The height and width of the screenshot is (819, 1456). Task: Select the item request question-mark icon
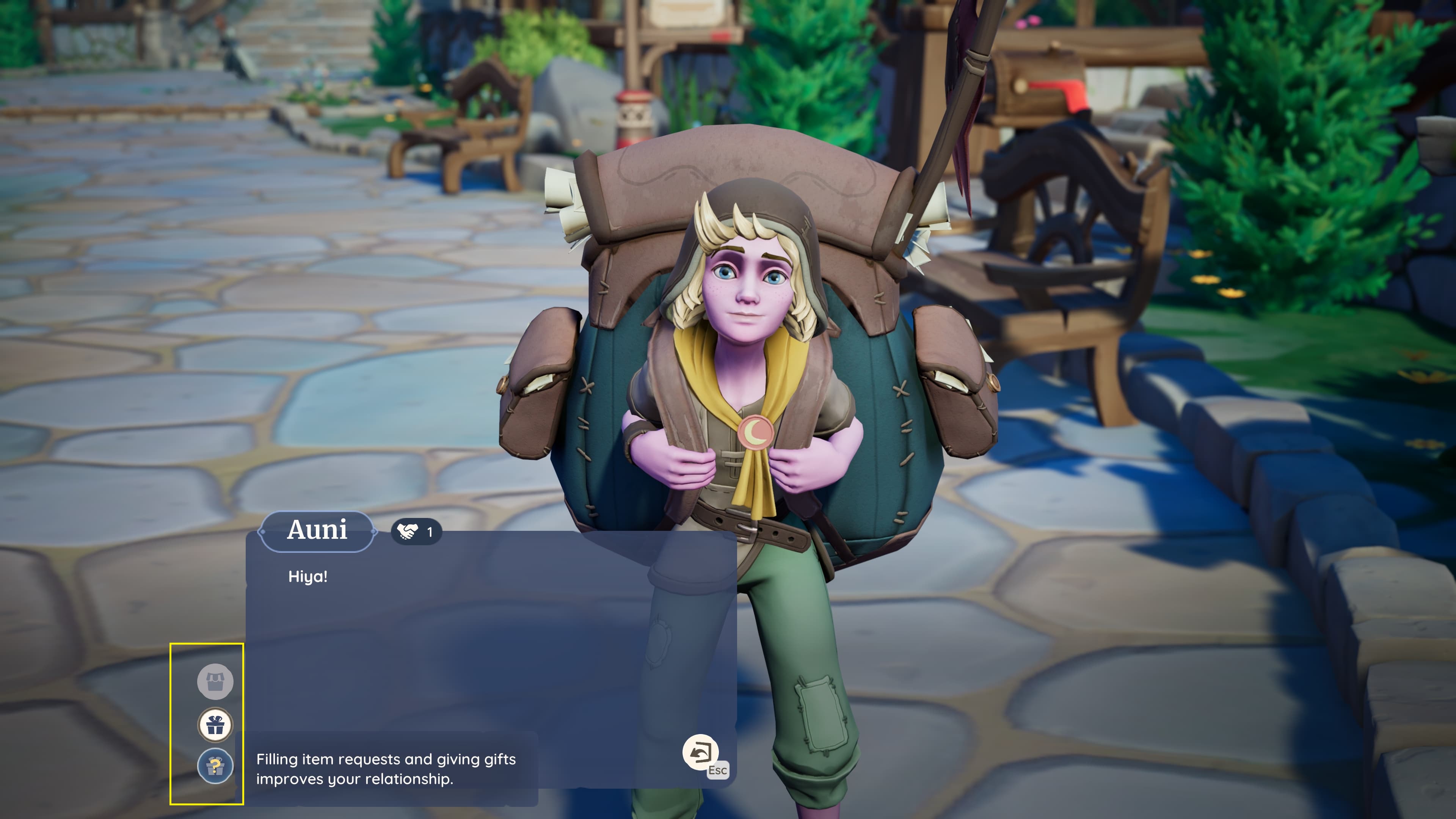215,766
